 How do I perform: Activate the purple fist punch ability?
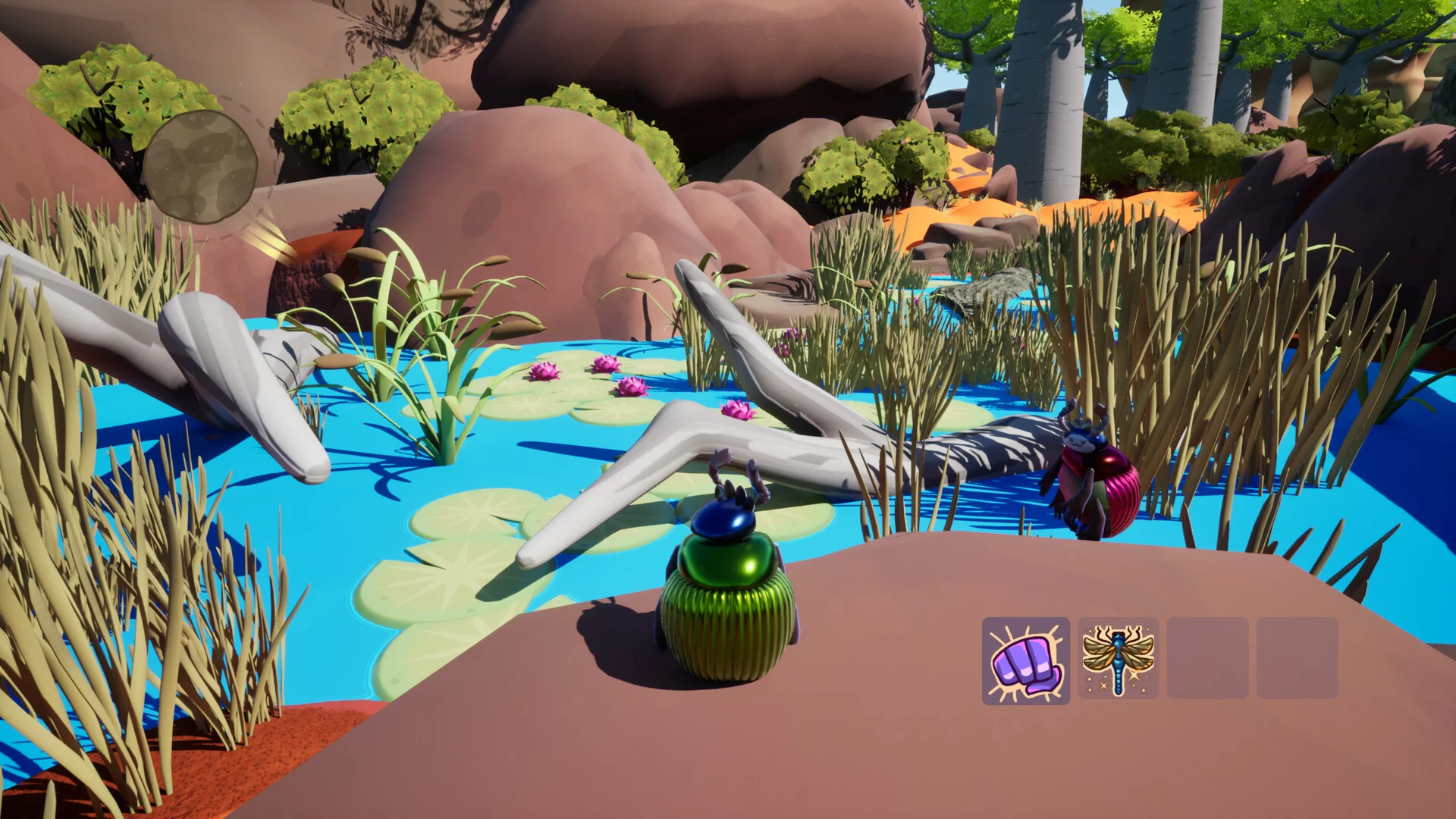coord(1025,661)
